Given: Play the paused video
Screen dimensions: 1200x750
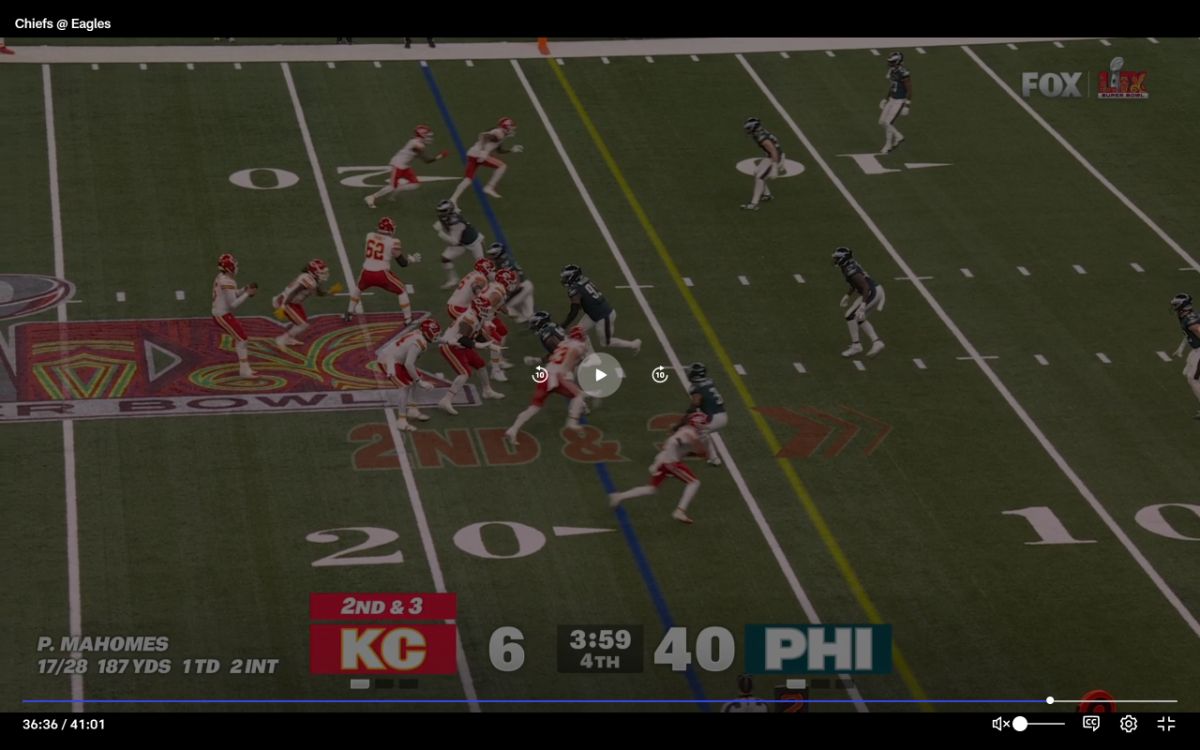Looking at the screenshot, I should (x=600, y=375).
